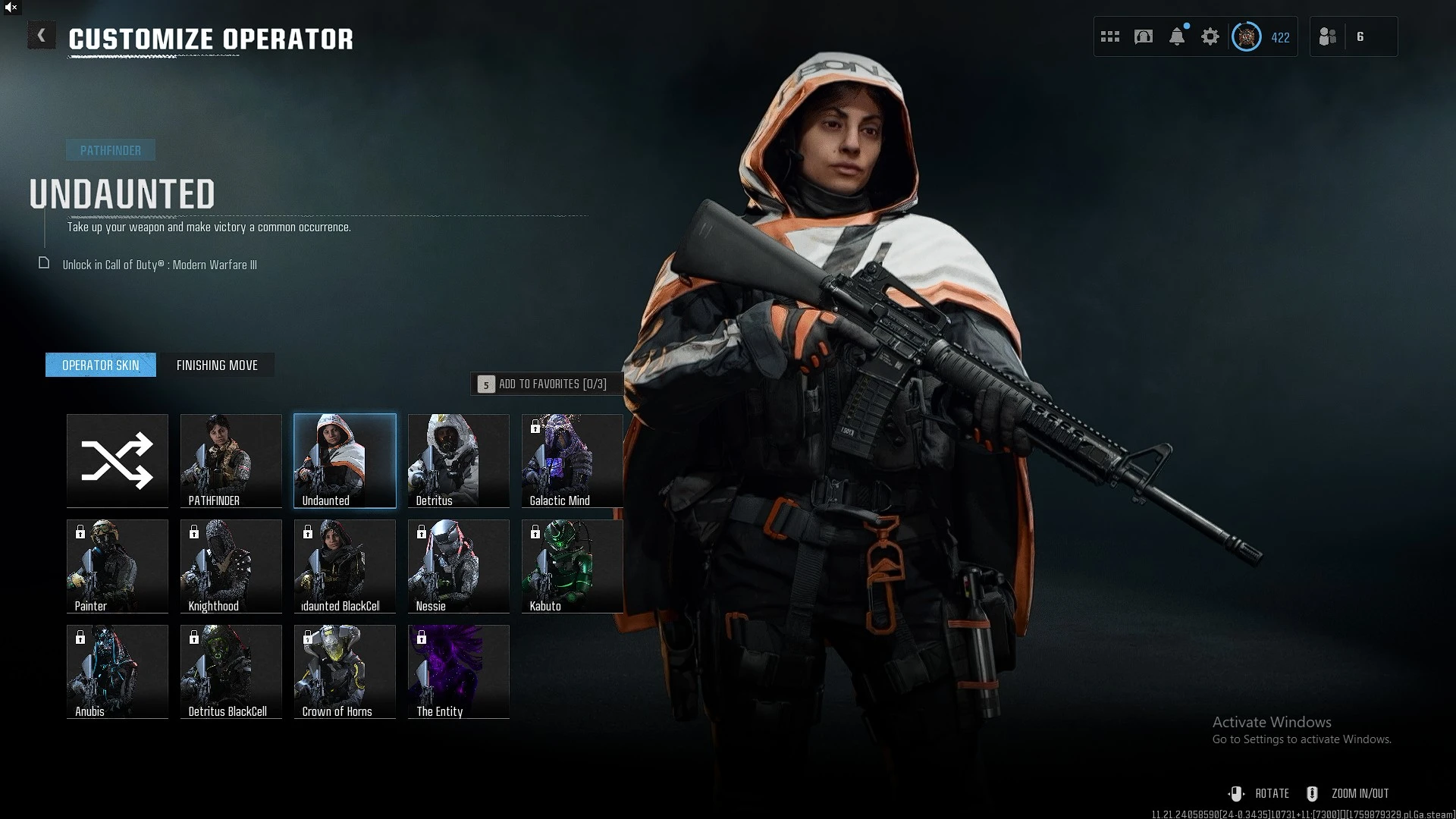
Task: Select the locked Galactic Mind skin
Action: click(573, 460)
